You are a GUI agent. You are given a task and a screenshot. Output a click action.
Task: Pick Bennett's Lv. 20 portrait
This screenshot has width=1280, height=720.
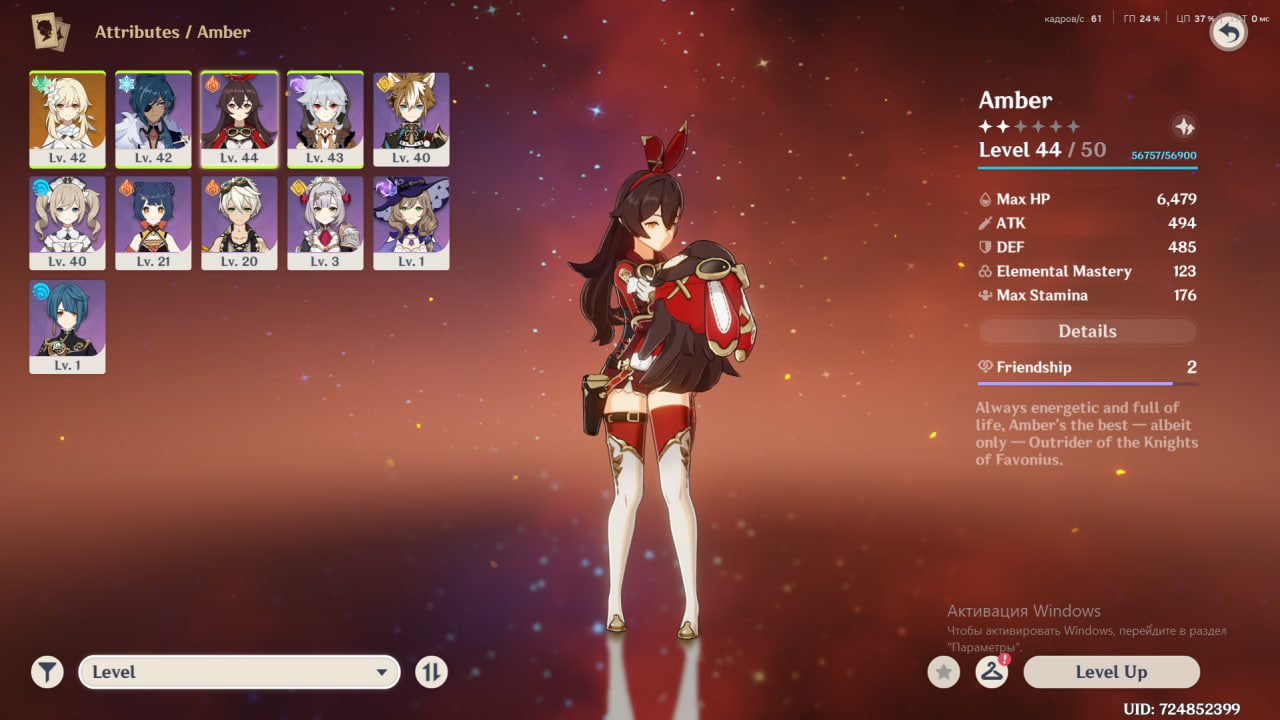[x=239, y=222]
